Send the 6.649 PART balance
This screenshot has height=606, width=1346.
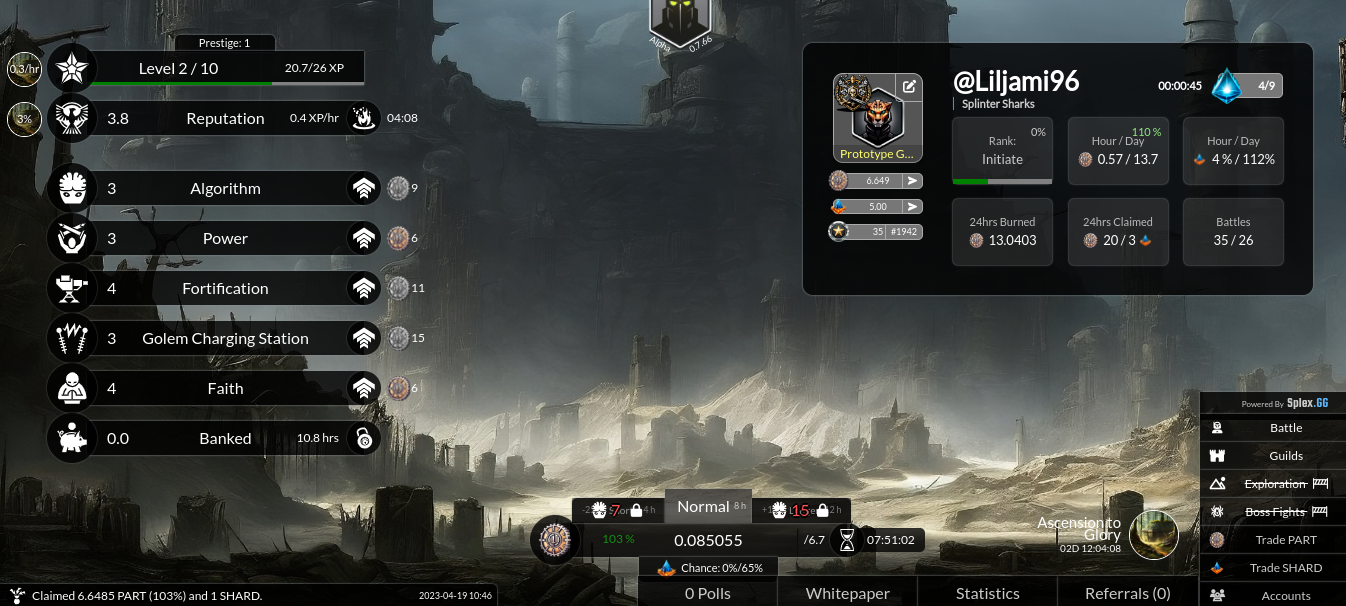pyautogui.click(x=912, y=181)
